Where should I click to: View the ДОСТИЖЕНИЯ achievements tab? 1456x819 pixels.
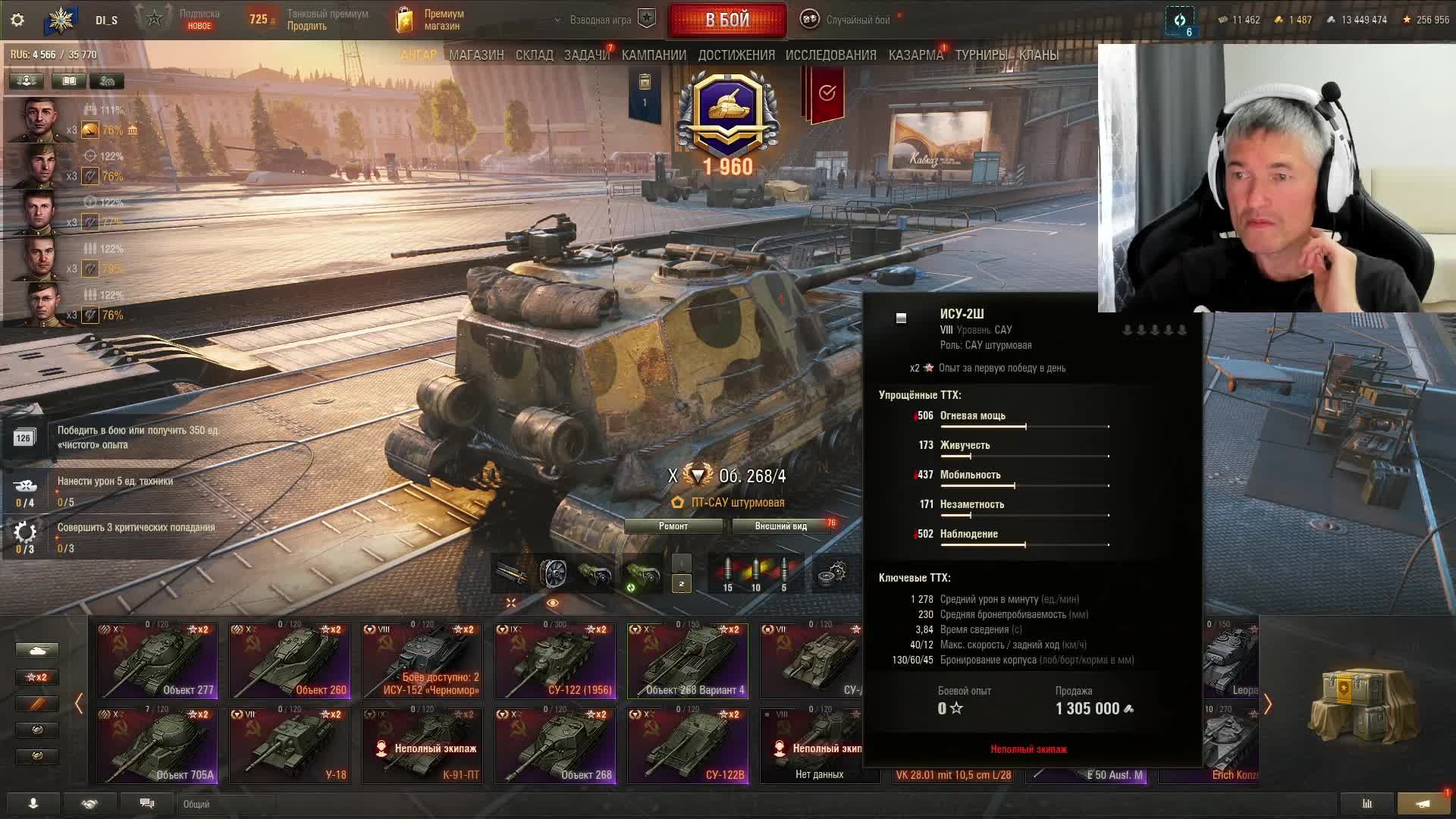736,55
